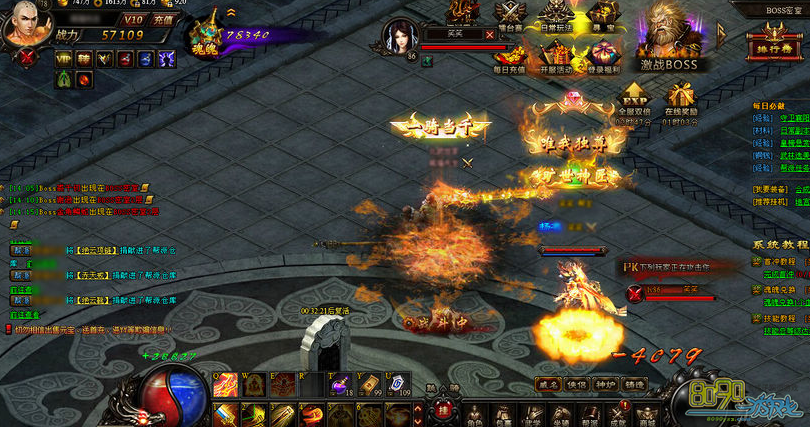This screenshot has width=810, height=427.
Task: Open the 每日充值 daily recharge icon
Action: click(512, 56)
